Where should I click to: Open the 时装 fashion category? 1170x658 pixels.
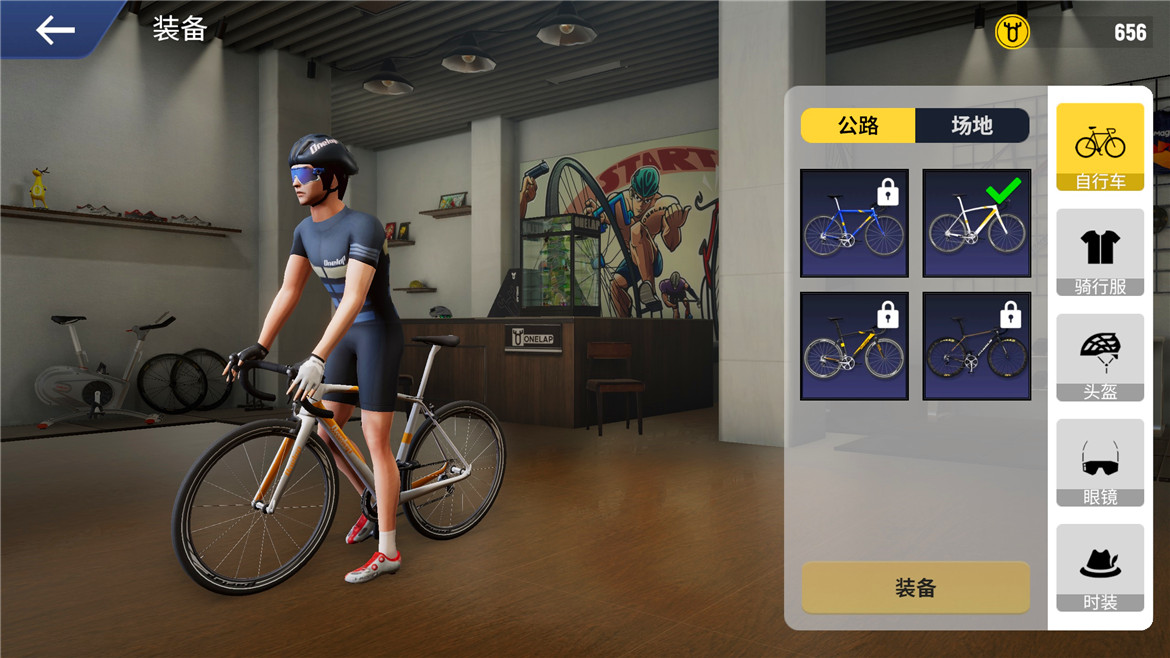click(x=1100, y=568)
